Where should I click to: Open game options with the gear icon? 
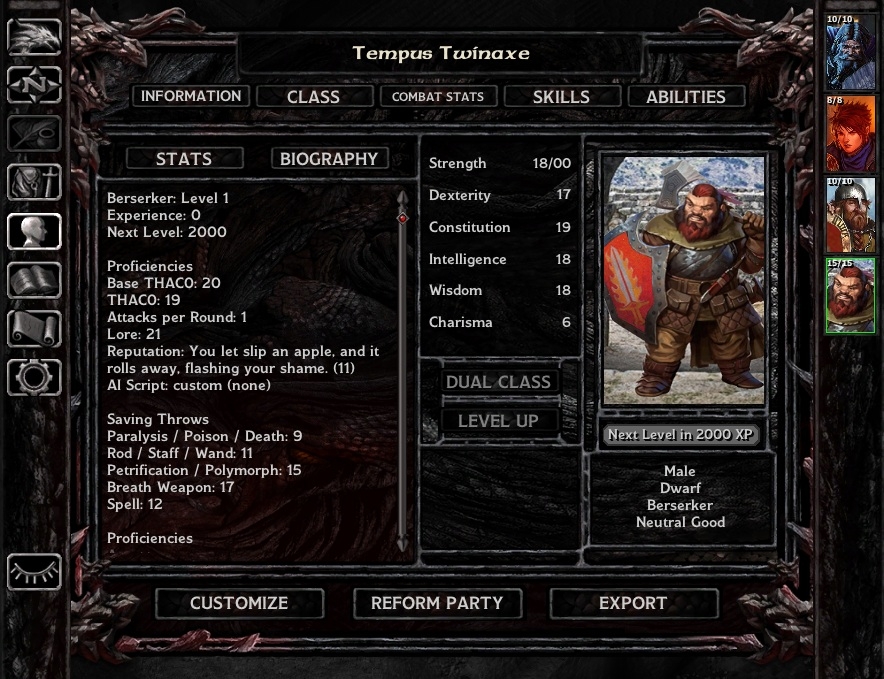34,377
